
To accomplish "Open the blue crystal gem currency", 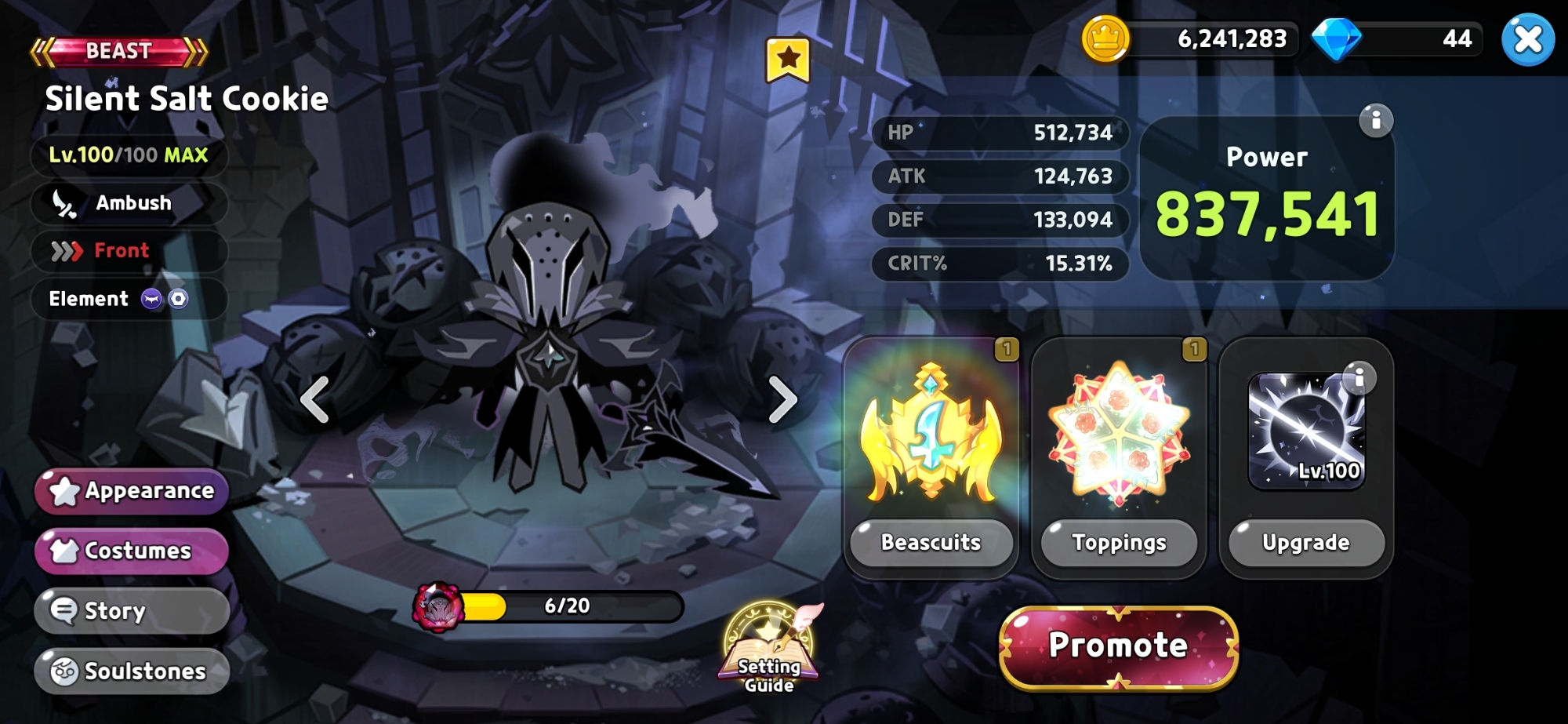I will point(1337,39).
